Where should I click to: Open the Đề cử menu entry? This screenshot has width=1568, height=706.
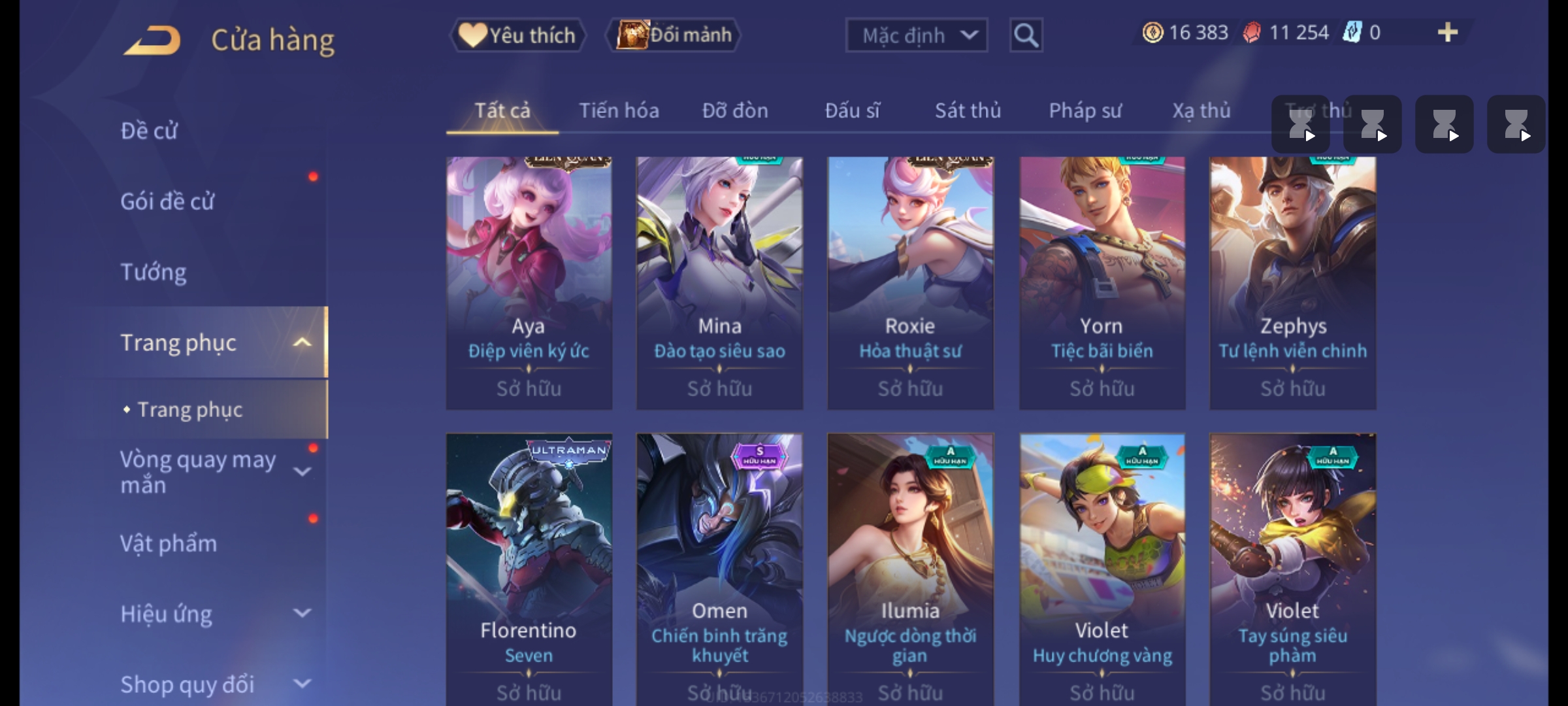click(149, 131)
